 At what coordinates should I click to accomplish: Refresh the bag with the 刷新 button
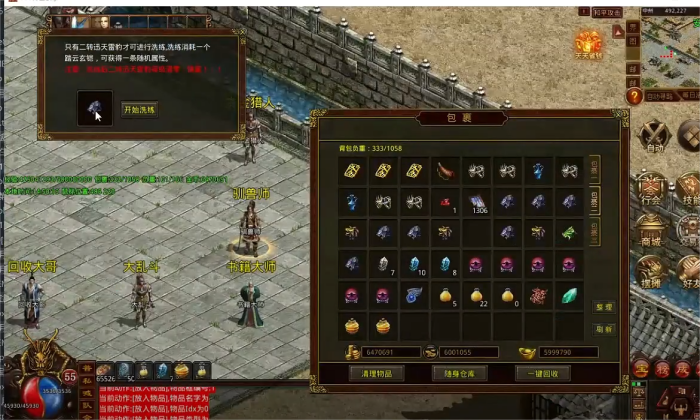603,328
